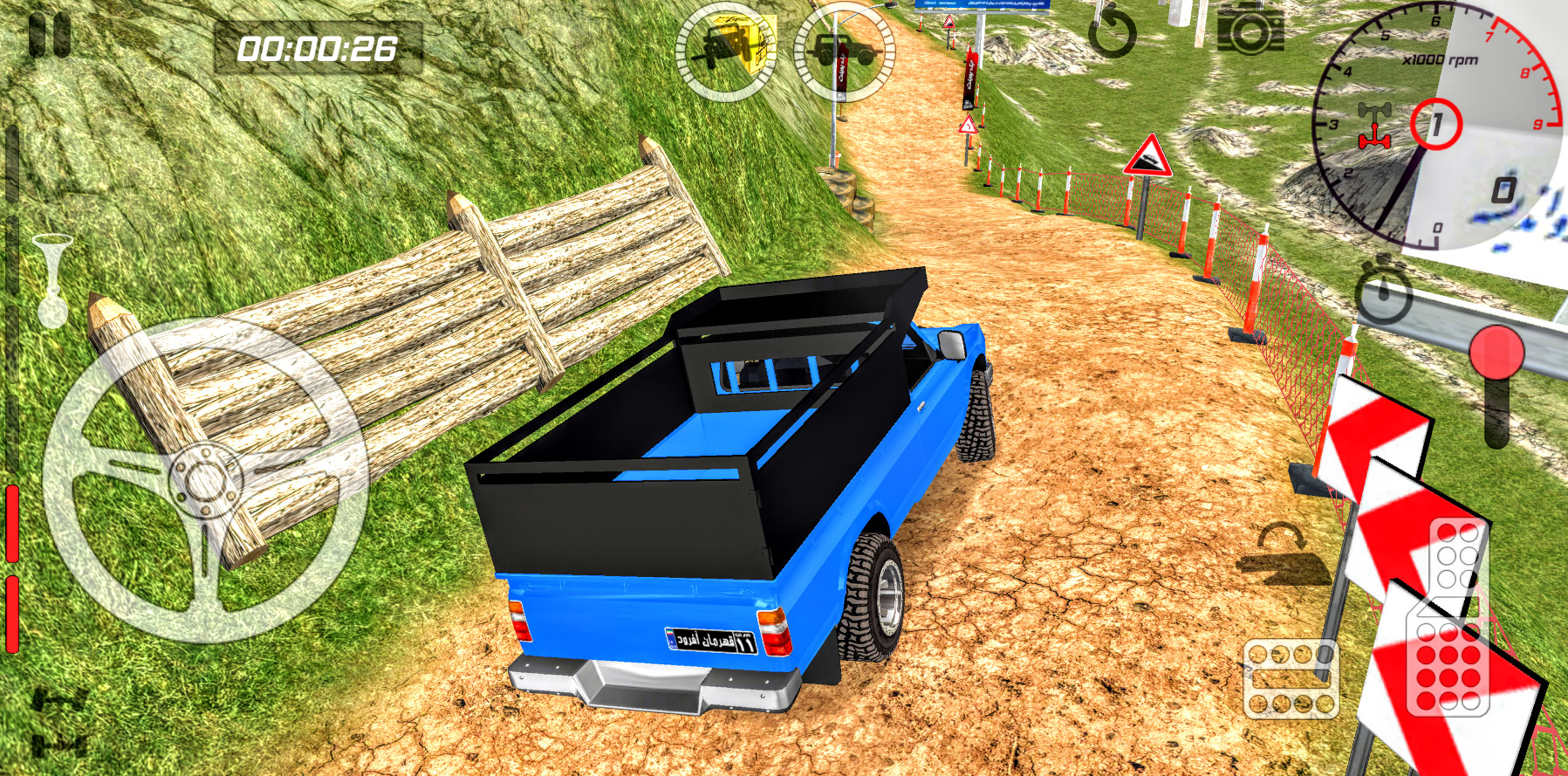
Task: Select the winch vehicle circular icon
Action: (726, 51)
